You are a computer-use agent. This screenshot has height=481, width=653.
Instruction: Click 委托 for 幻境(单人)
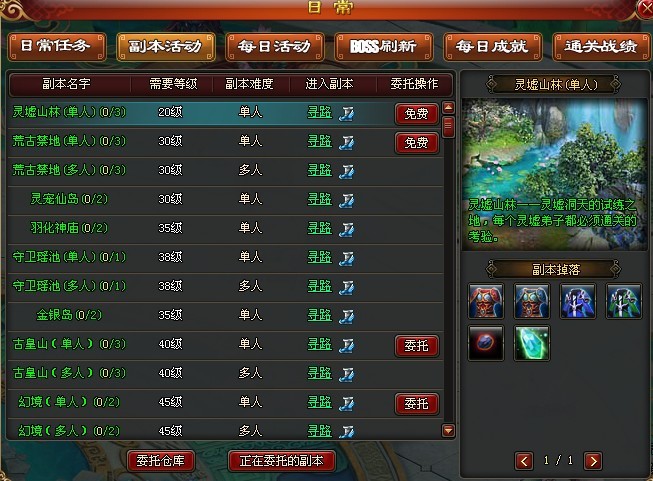416,404
